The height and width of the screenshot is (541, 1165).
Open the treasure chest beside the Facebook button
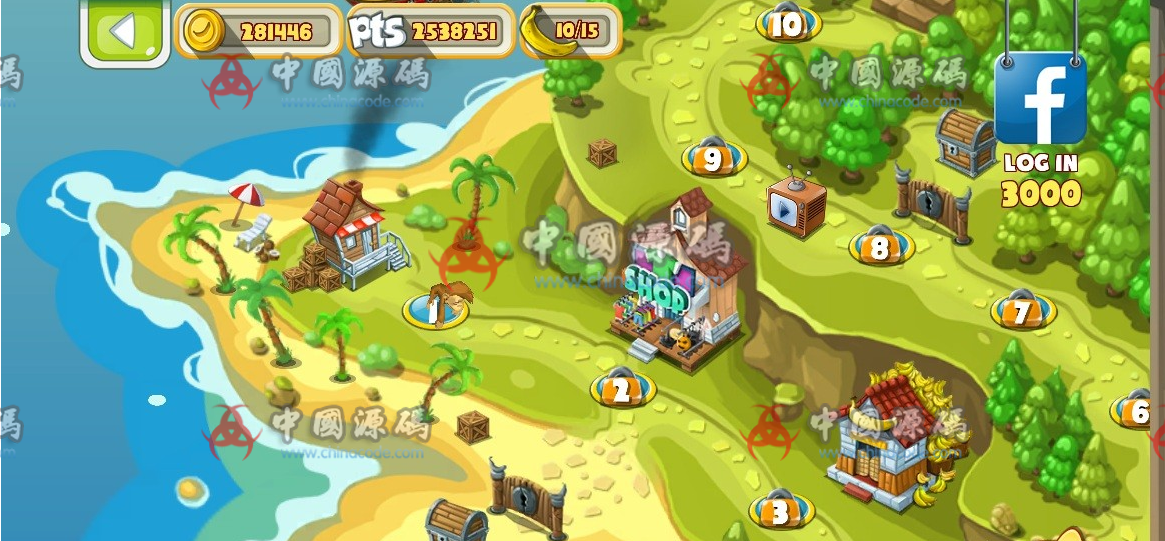point(963,142)
